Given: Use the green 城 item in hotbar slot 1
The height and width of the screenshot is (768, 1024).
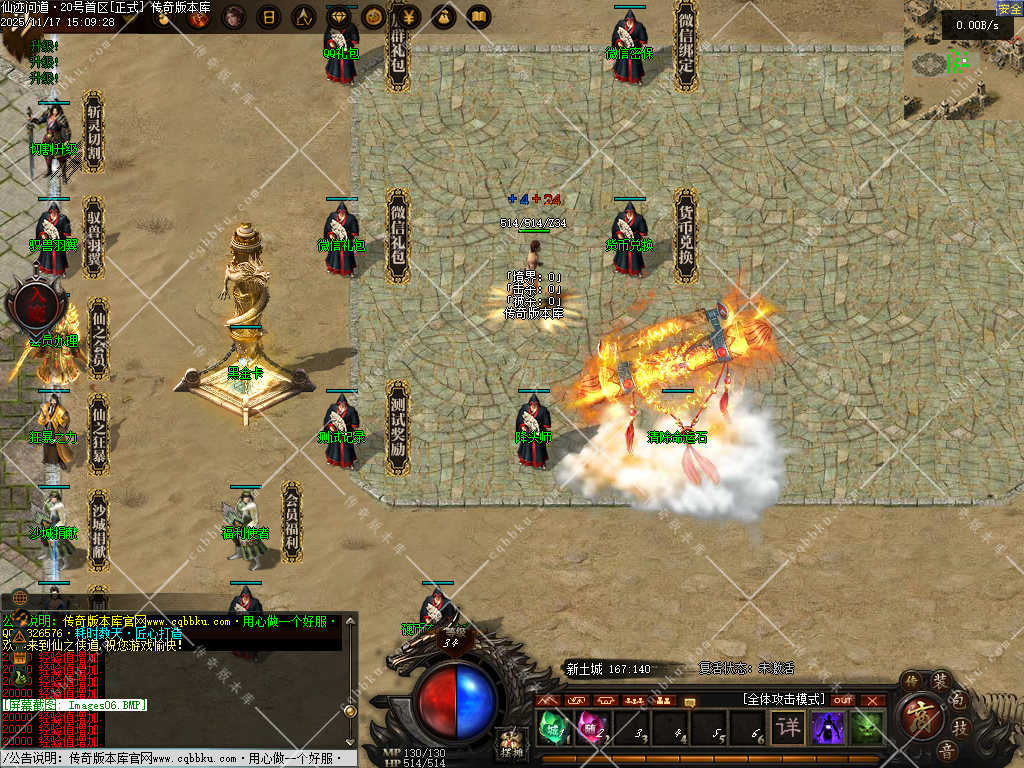Looking at the screenshot, I should point(551,727).
